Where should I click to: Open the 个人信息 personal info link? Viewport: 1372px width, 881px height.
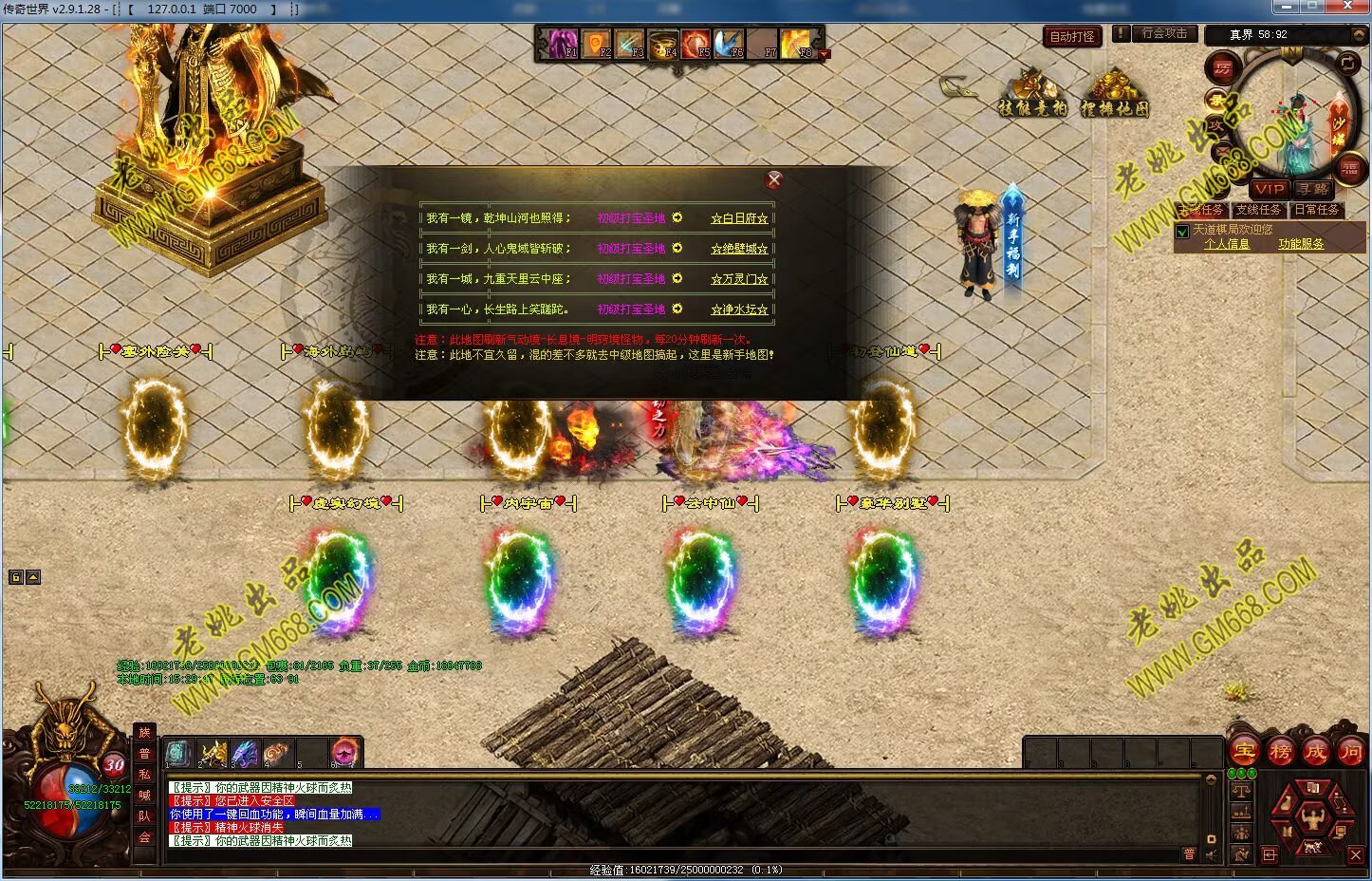1227,244
